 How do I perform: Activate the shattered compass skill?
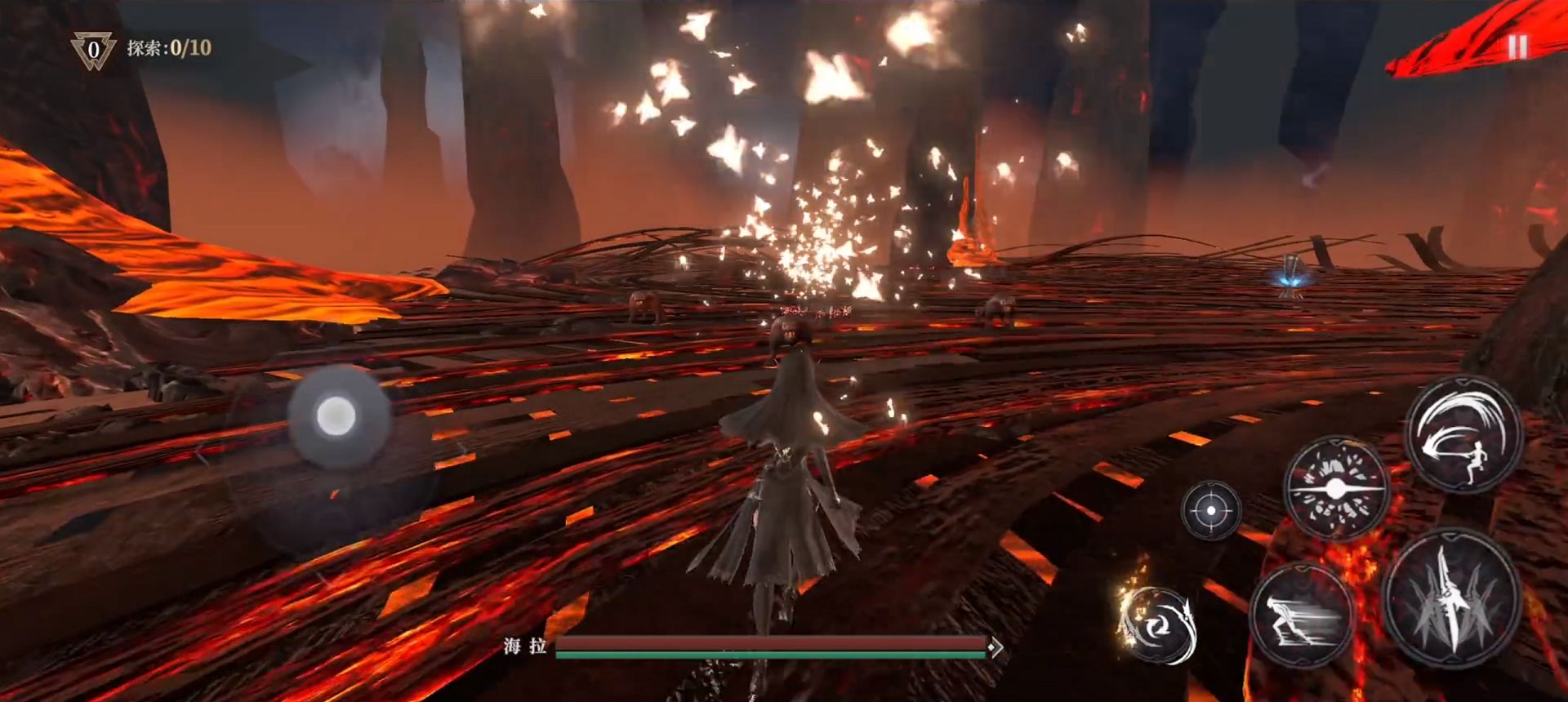[x=1336, y=489]
